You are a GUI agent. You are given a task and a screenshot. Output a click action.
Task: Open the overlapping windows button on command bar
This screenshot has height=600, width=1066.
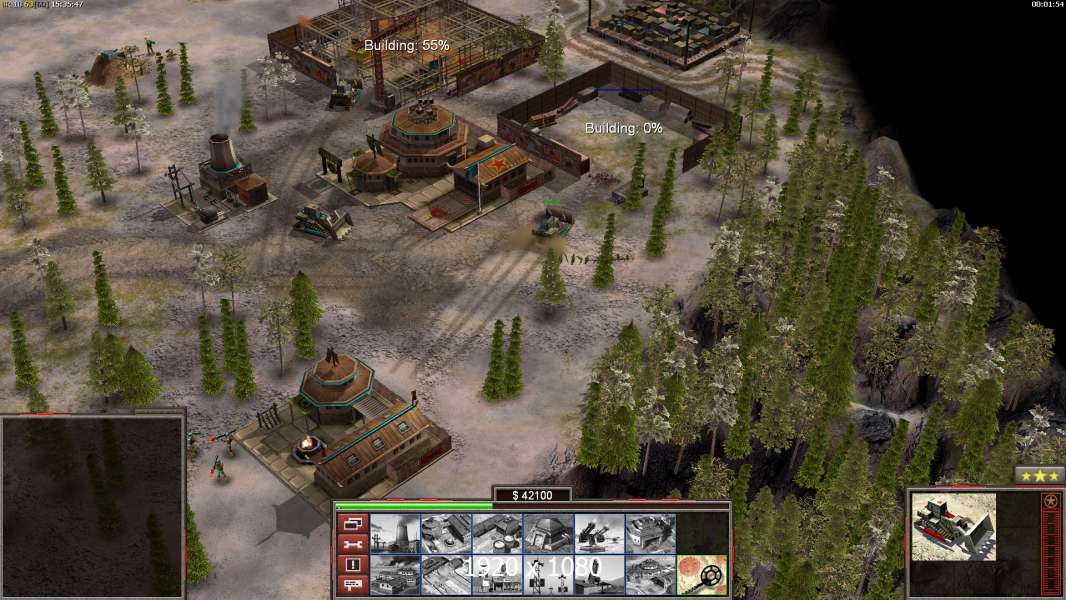[352, 523]
